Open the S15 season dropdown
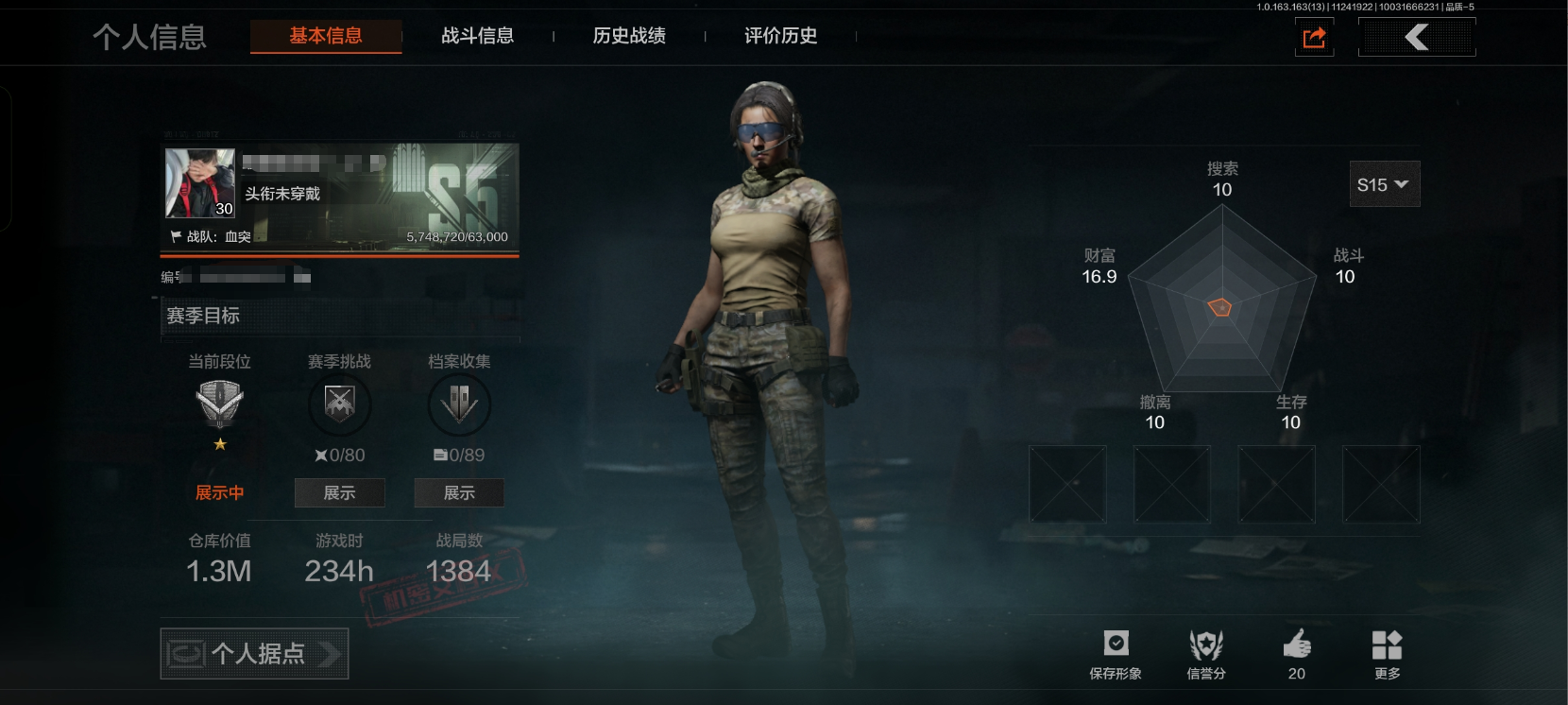Viewport: 1568px width, 705px height. (x=1384, y=184)
